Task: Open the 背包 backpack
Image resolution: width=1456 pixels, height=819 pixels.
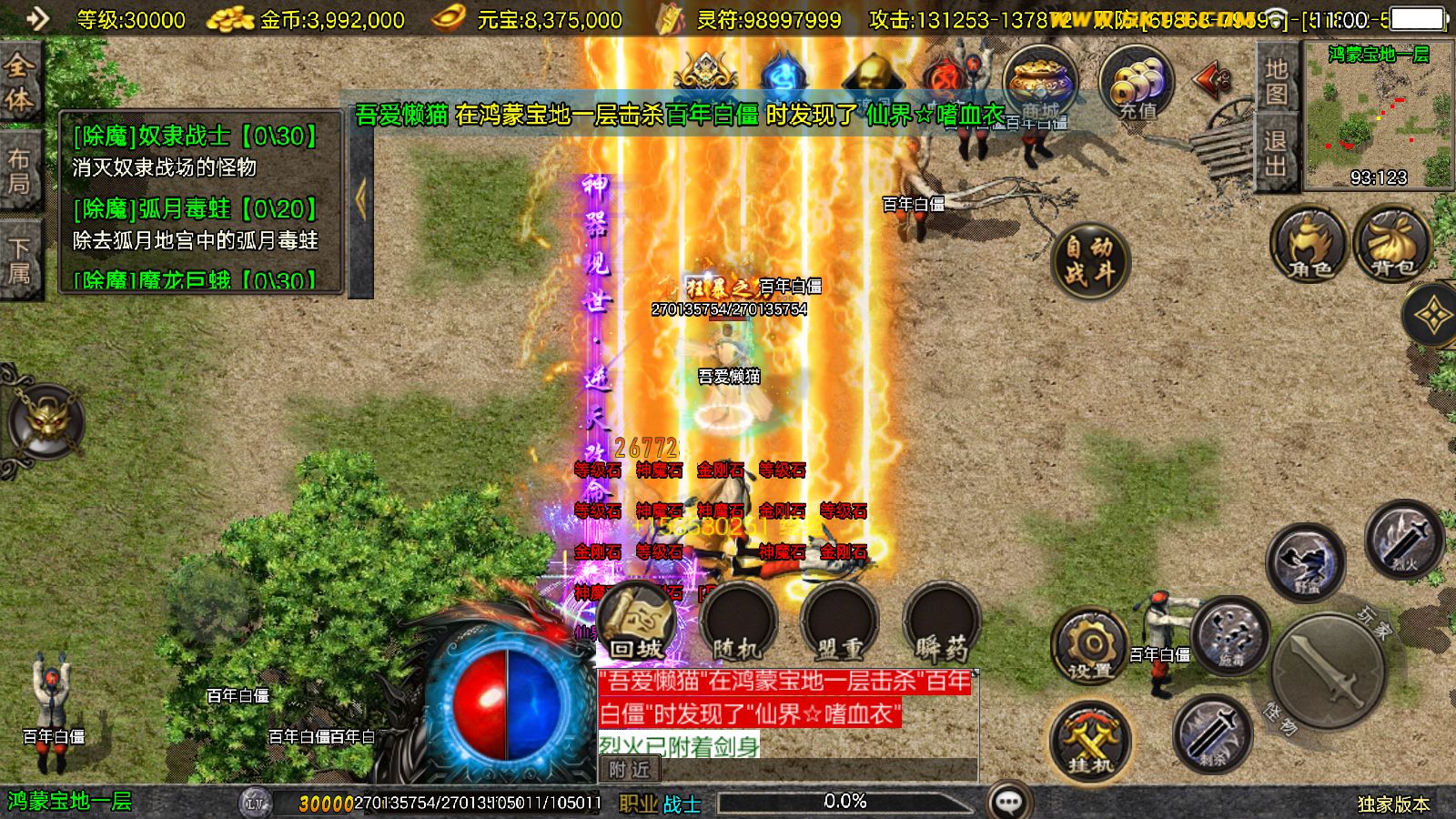Action: tap(1392, 244)
